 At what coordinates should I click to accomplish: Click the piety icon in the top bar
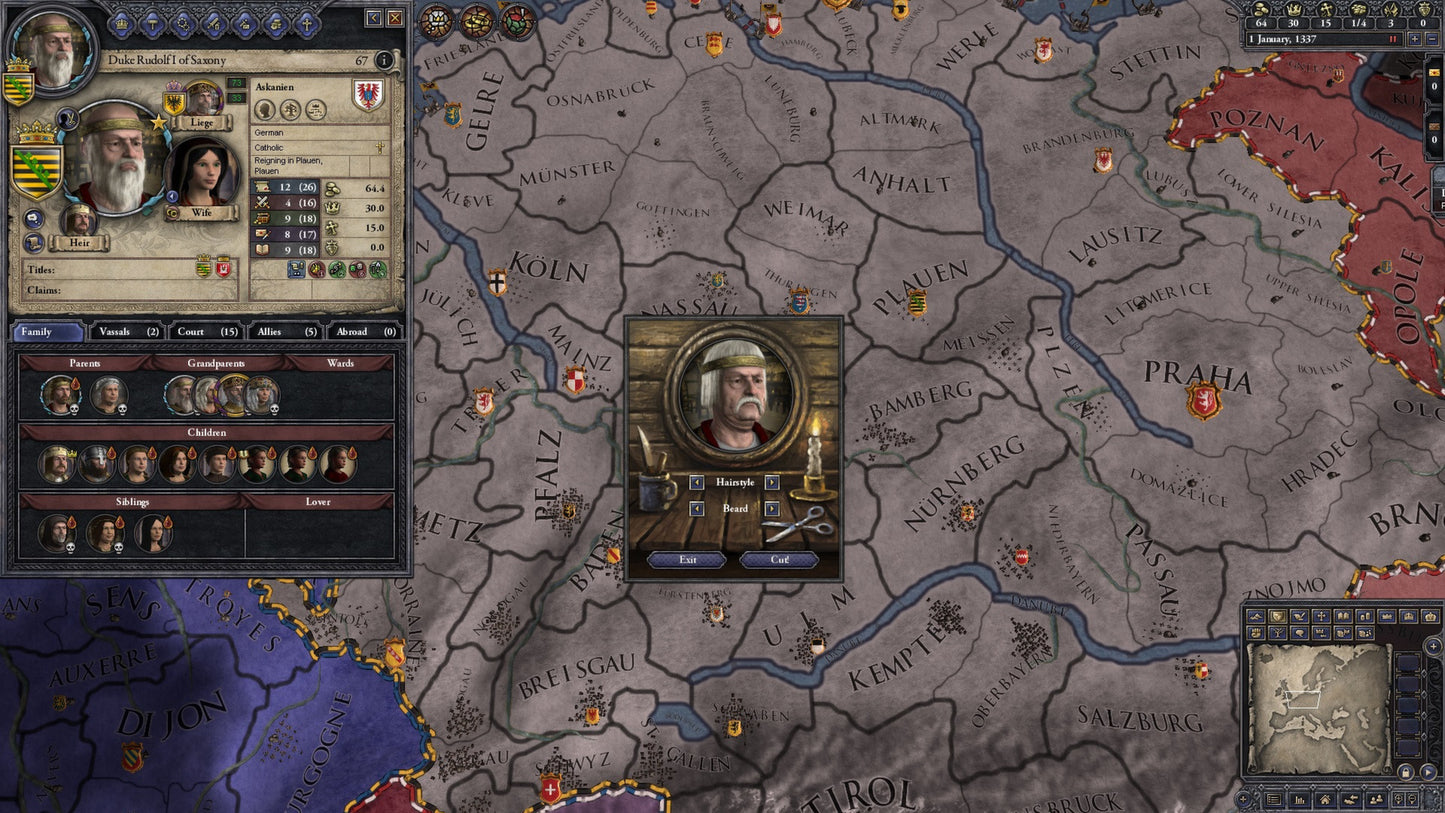point(1327,10)
